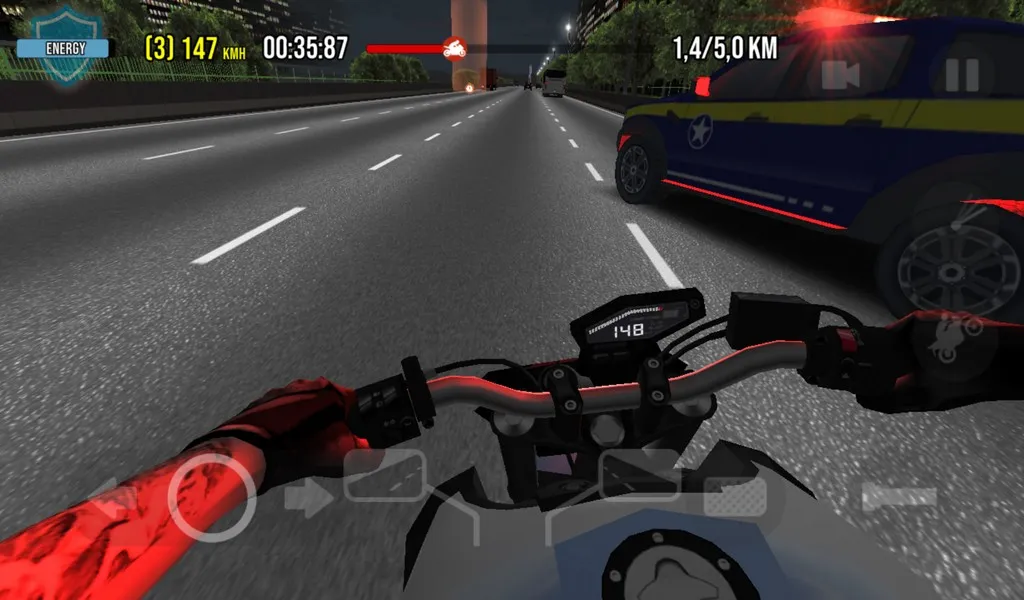Tap the circular steering control
The image size is (1024, 600).
pyautogui.click(x=210, y=497)
